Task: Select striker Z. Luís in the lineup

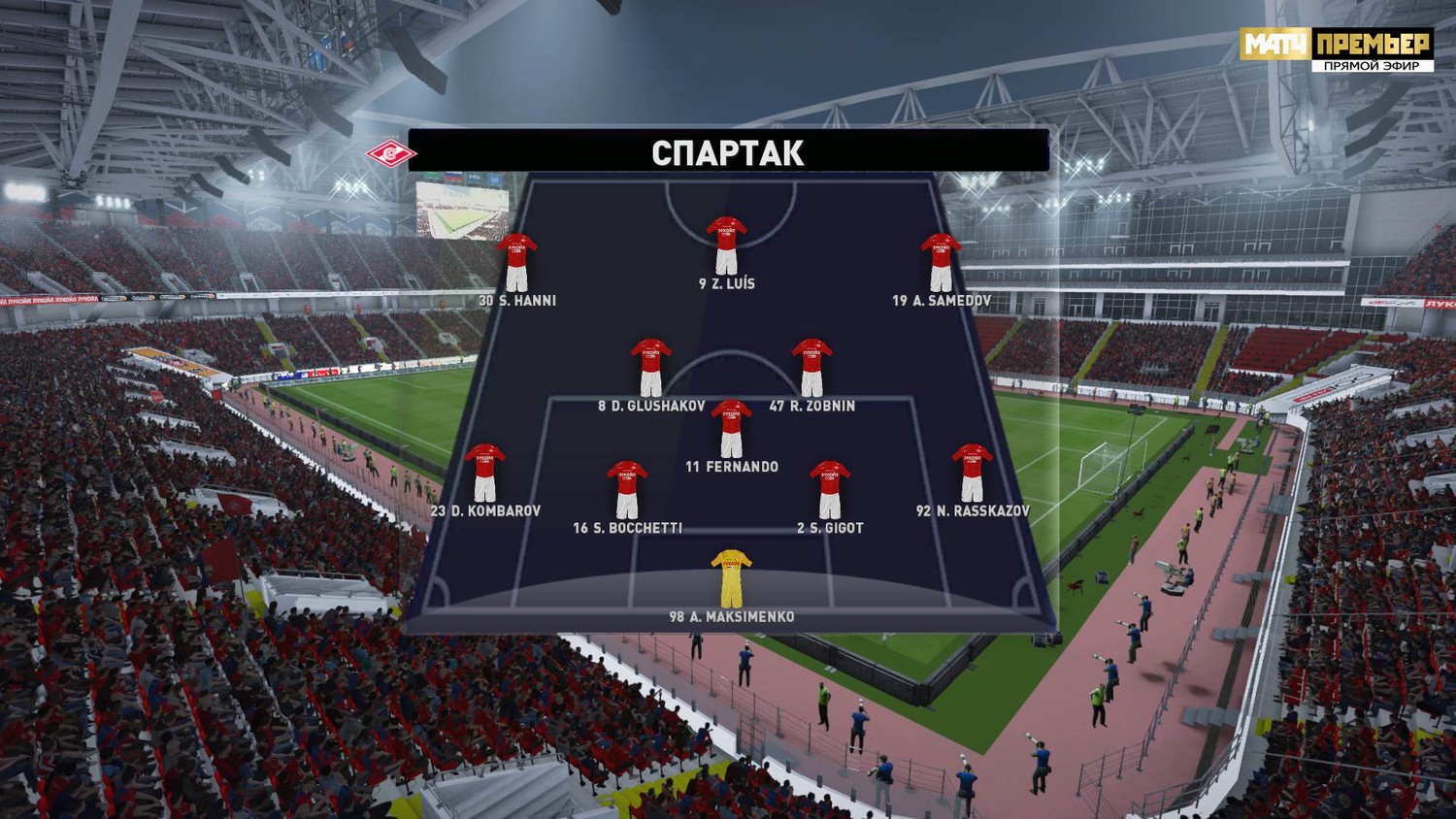Action: click(726, 246)
